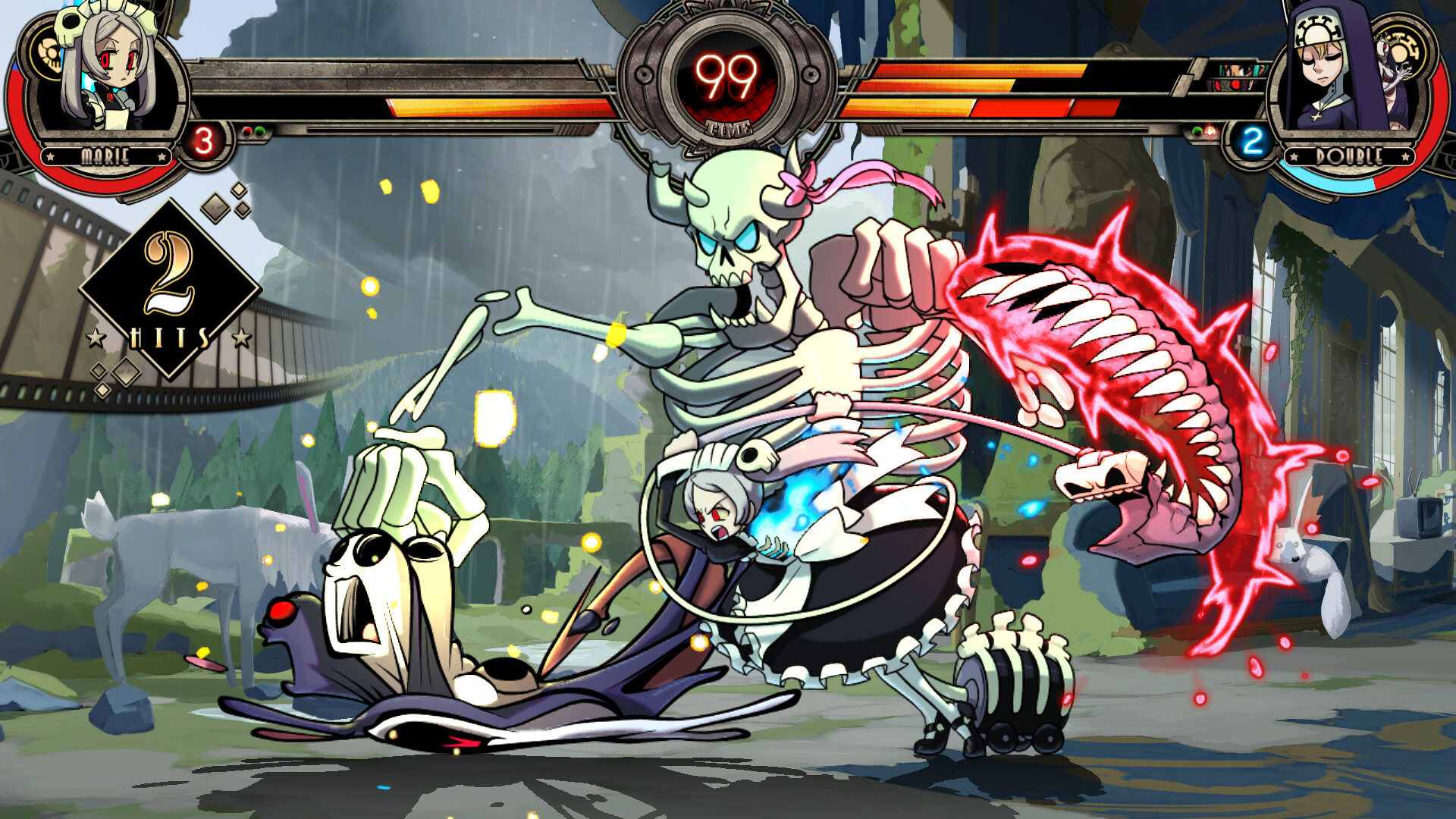Select the DOUBLE nameplate banner
This screenshot has height=819, width=1456.
(1350, 155)
